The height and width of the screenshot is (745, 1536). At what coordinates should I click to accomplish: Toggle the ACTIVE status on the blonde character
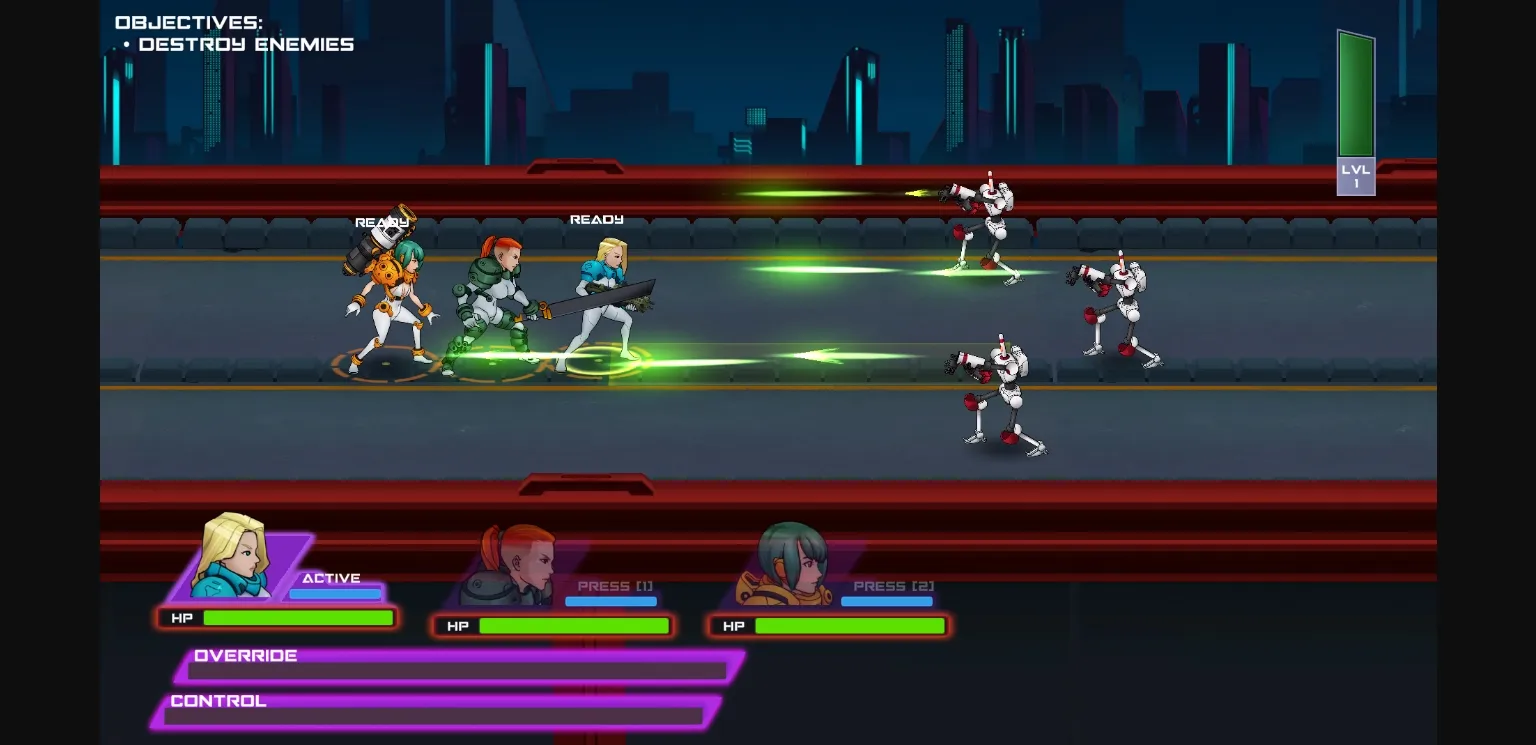(x=332, y=578)
